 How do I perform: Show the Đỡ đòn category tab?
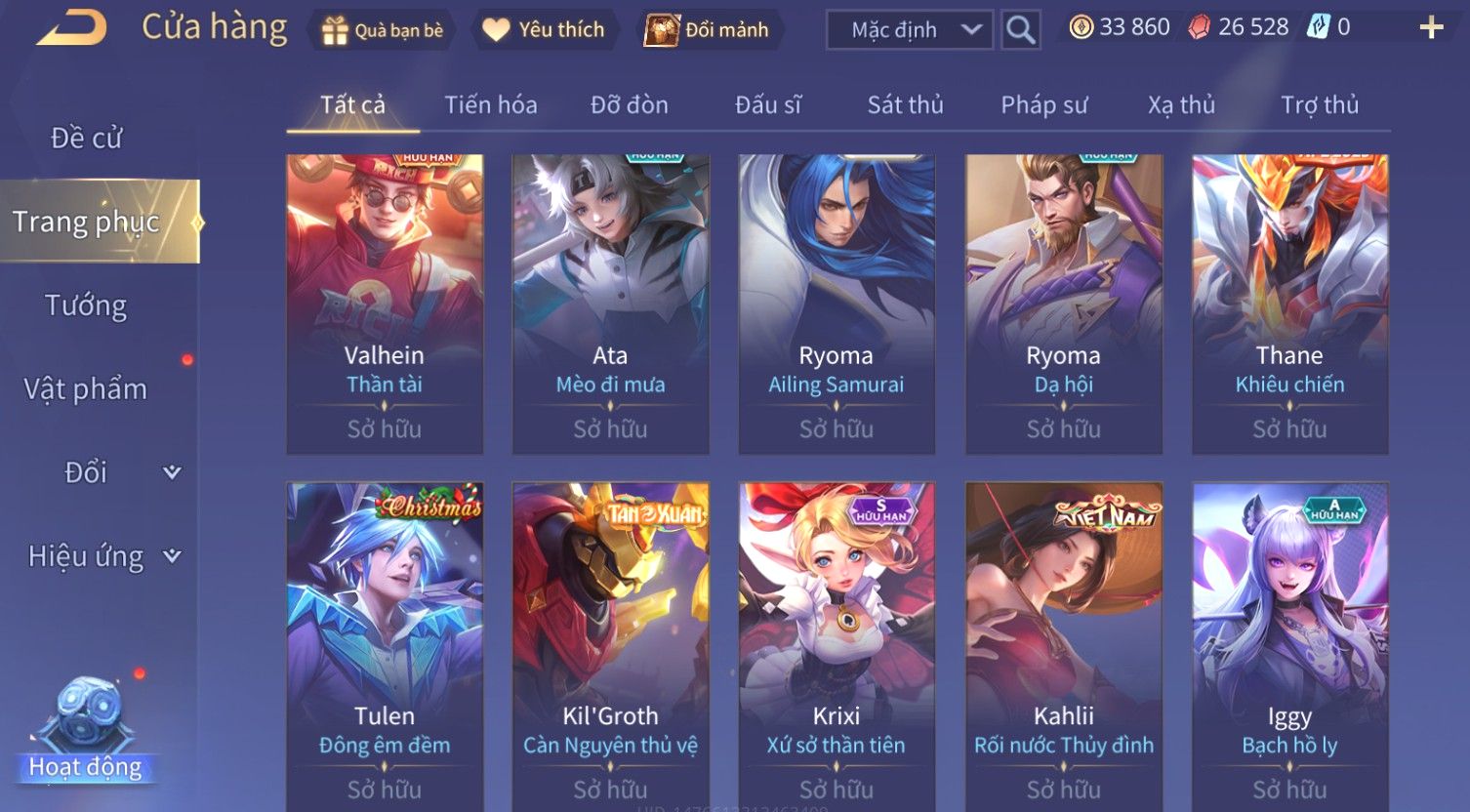[x=630, y=104]
